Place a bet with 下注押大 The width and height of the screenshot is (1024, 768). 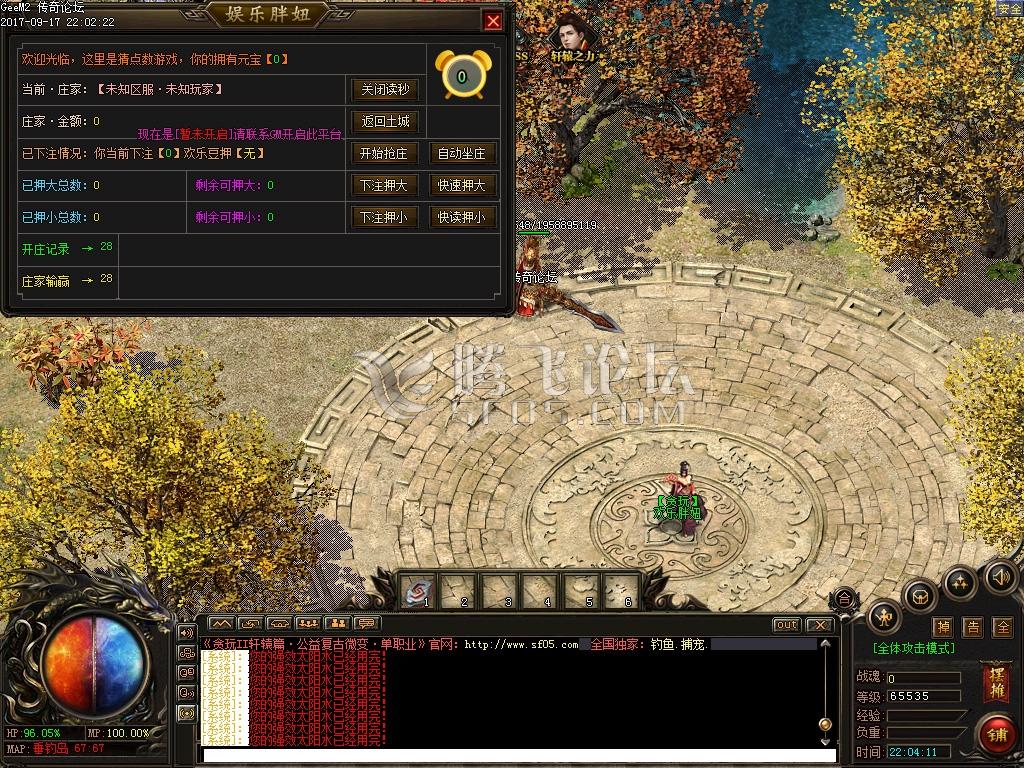pyautogui.click(x=384, y=185)
